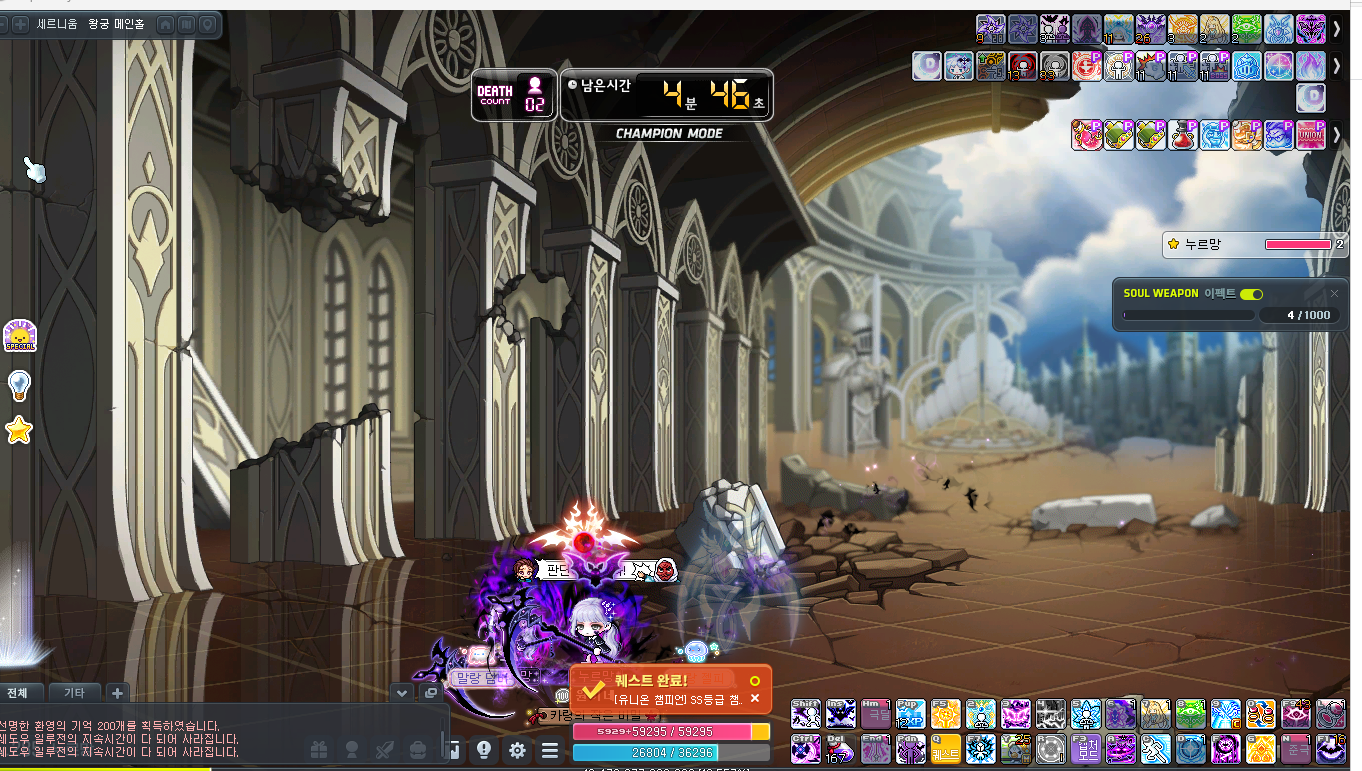The width and height of the screenshot is (1362, 771).
Task: Open the three-line main menu
Action: click(x=550, y=750)
